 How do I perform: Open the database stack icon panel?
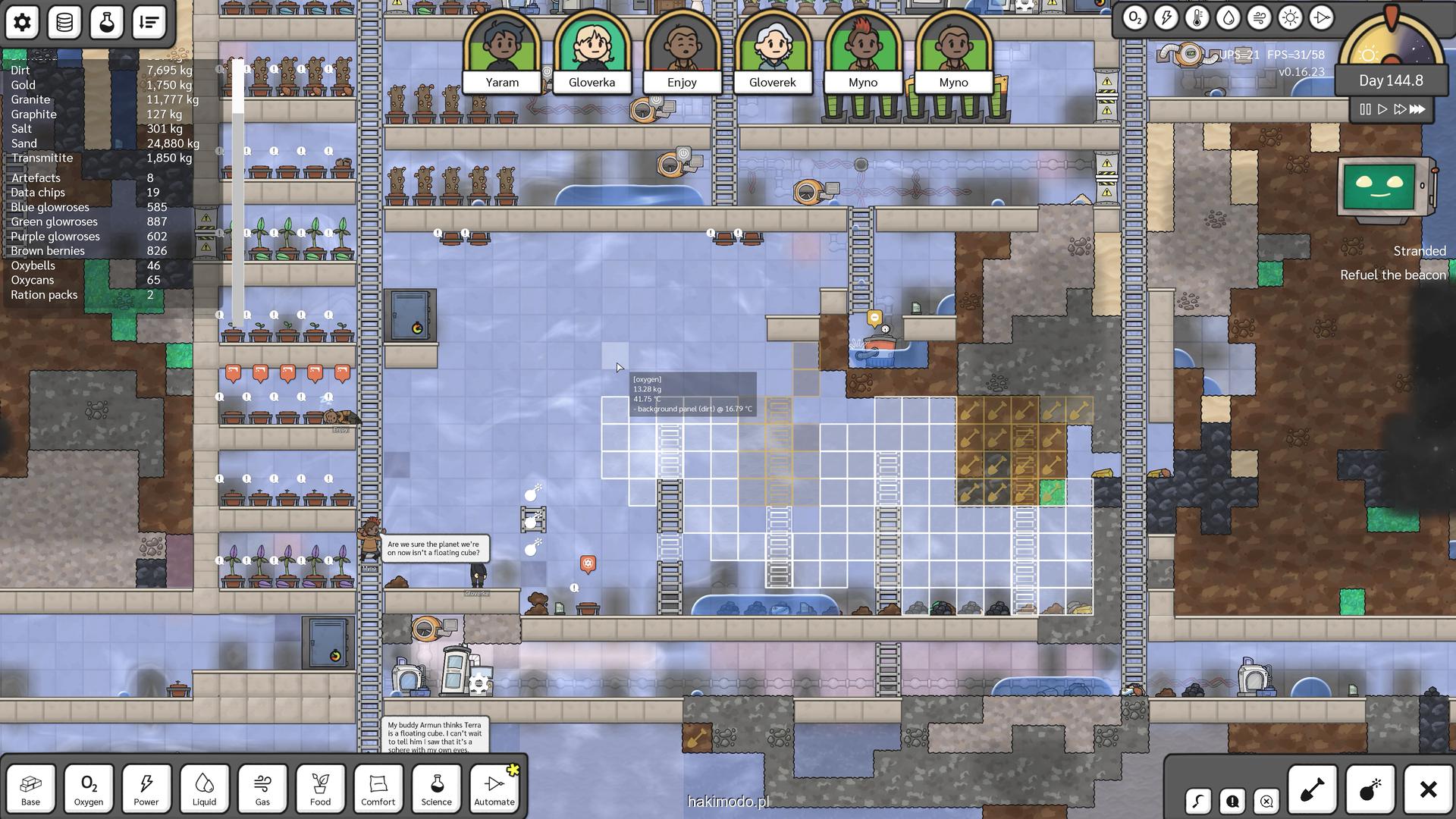click(x=64, y=23)
